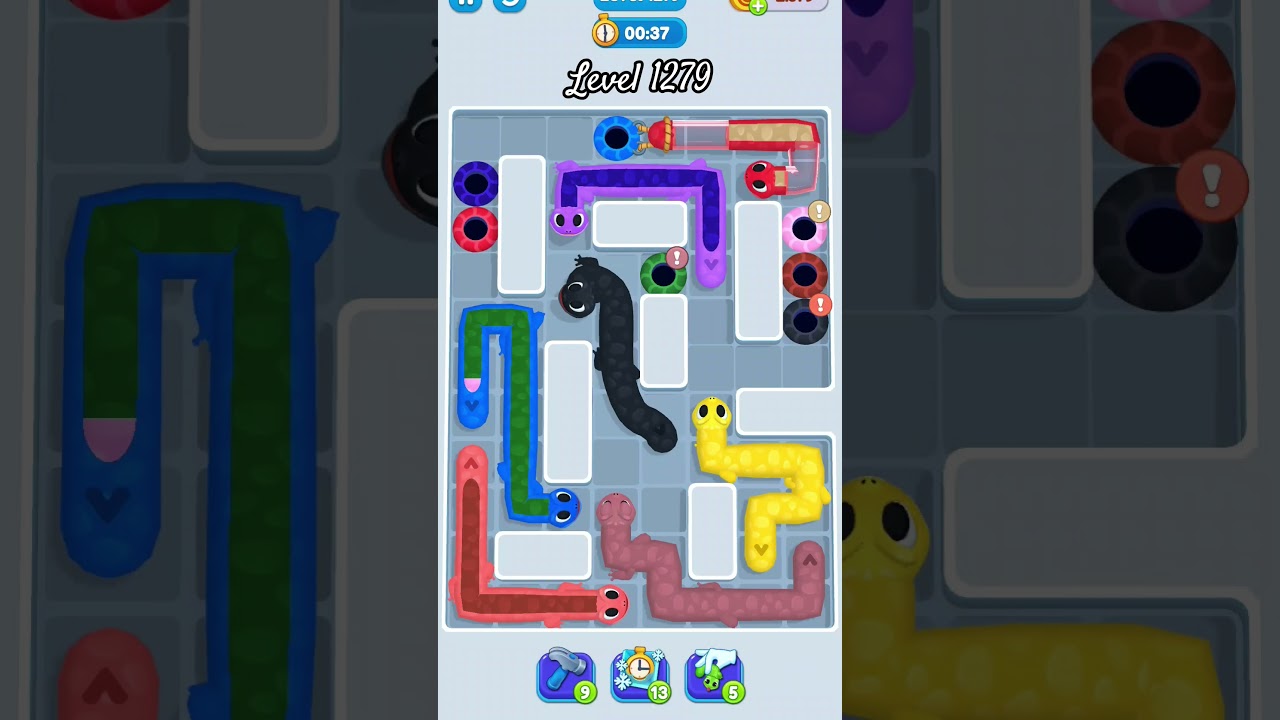Click the blue hole at the top
This screenshot has width=1280, height=720.
pyautogui.click(x=618, y=140)
